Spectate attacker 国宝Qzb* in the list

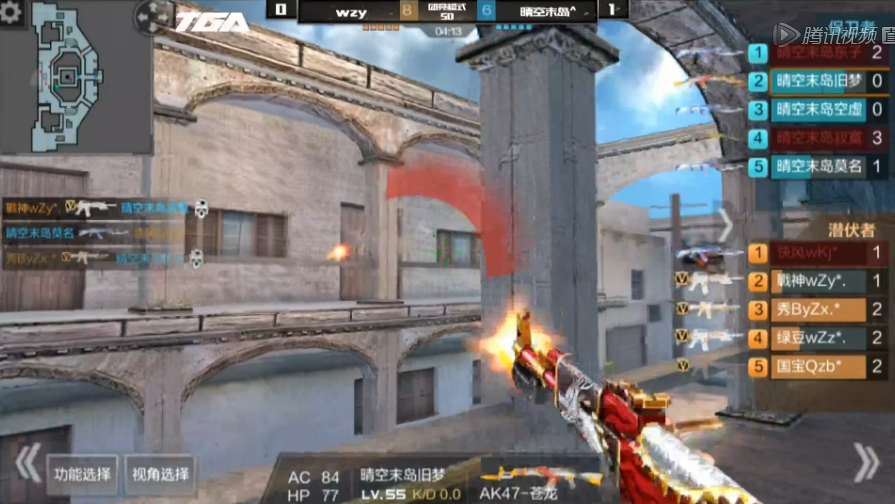tap(818, 366)
